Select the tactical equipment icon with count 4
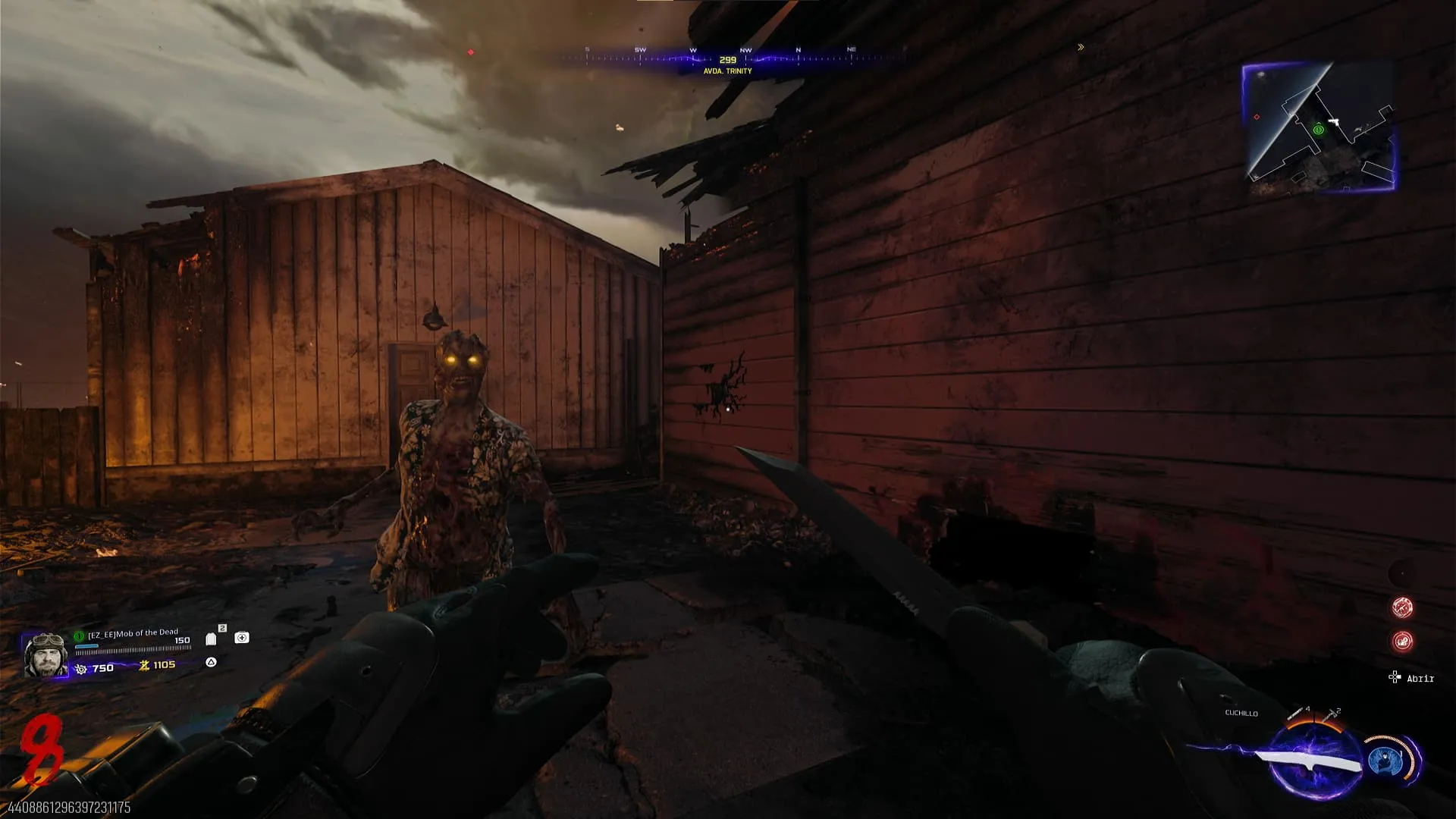Image resolution: width=1456 pixels, height=819 pixels. (1296, 714)
